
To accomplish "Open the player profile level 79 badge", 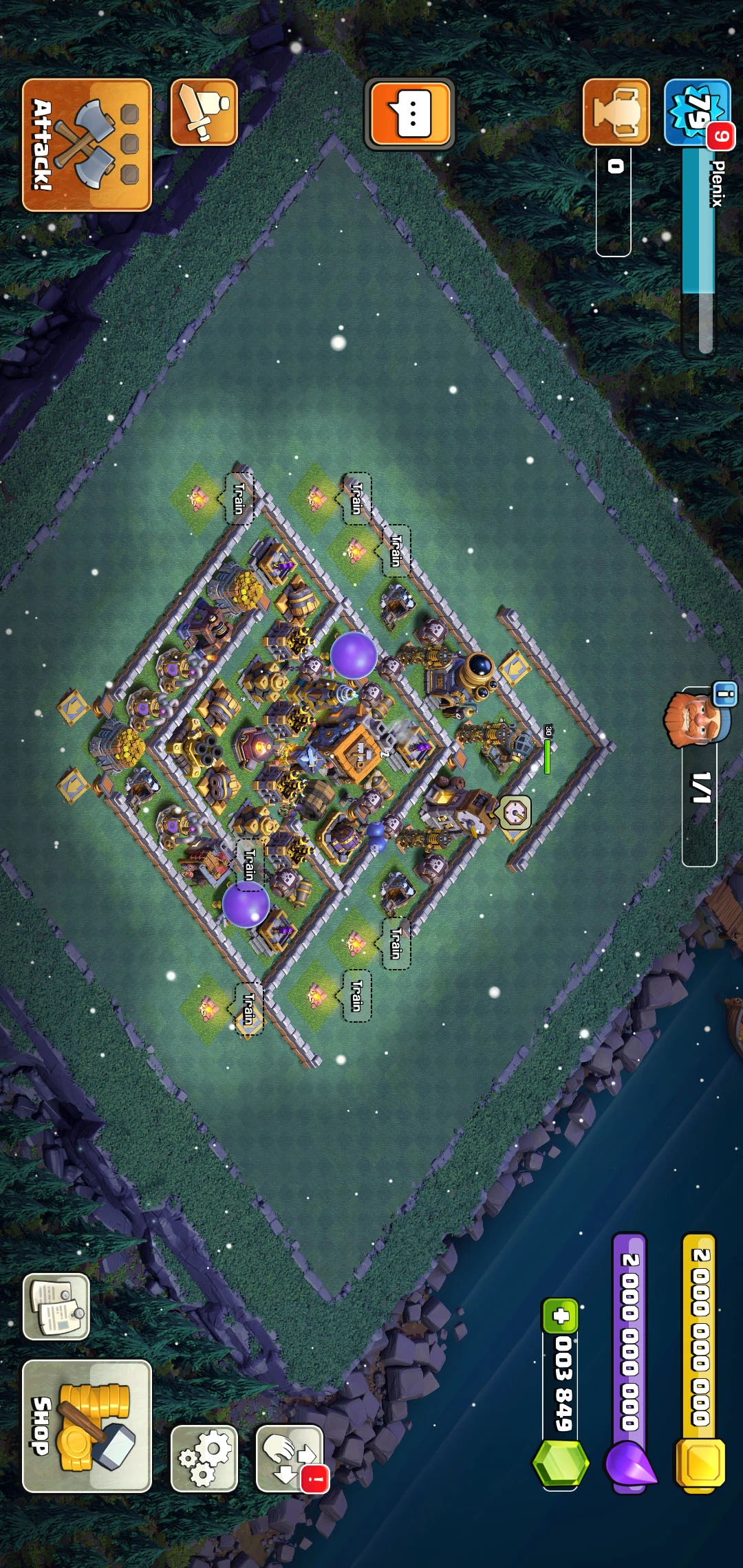I will click(696, 111).
